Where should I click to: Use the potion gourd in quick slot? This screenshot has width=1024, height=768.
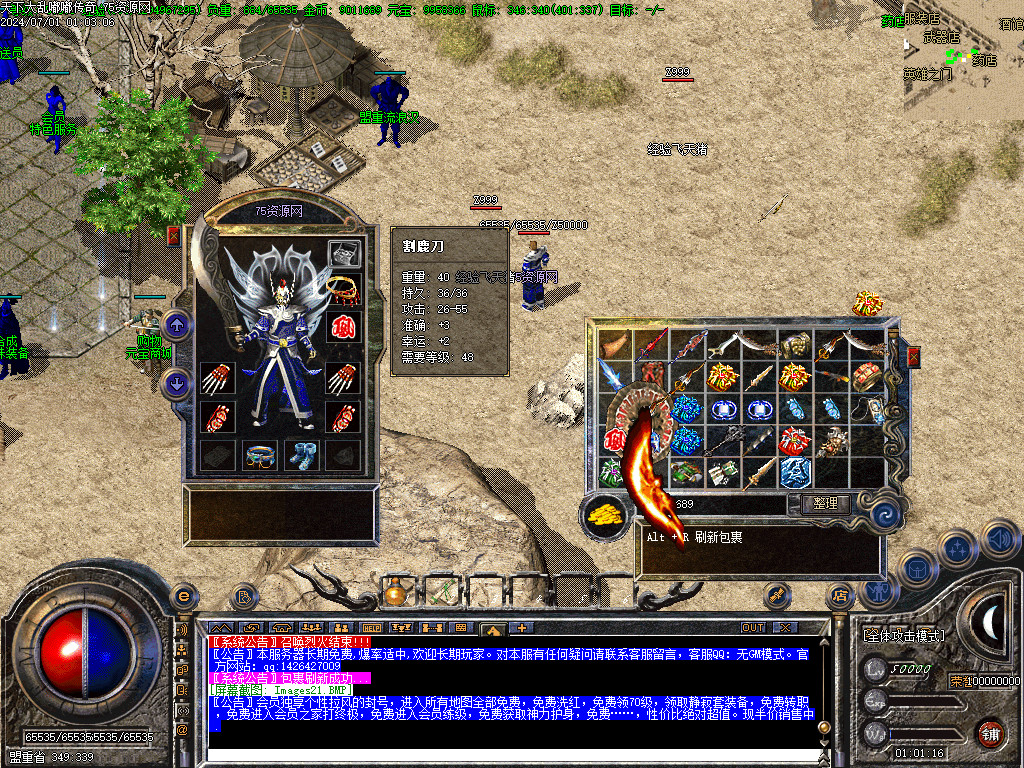(x=396, y=594)
